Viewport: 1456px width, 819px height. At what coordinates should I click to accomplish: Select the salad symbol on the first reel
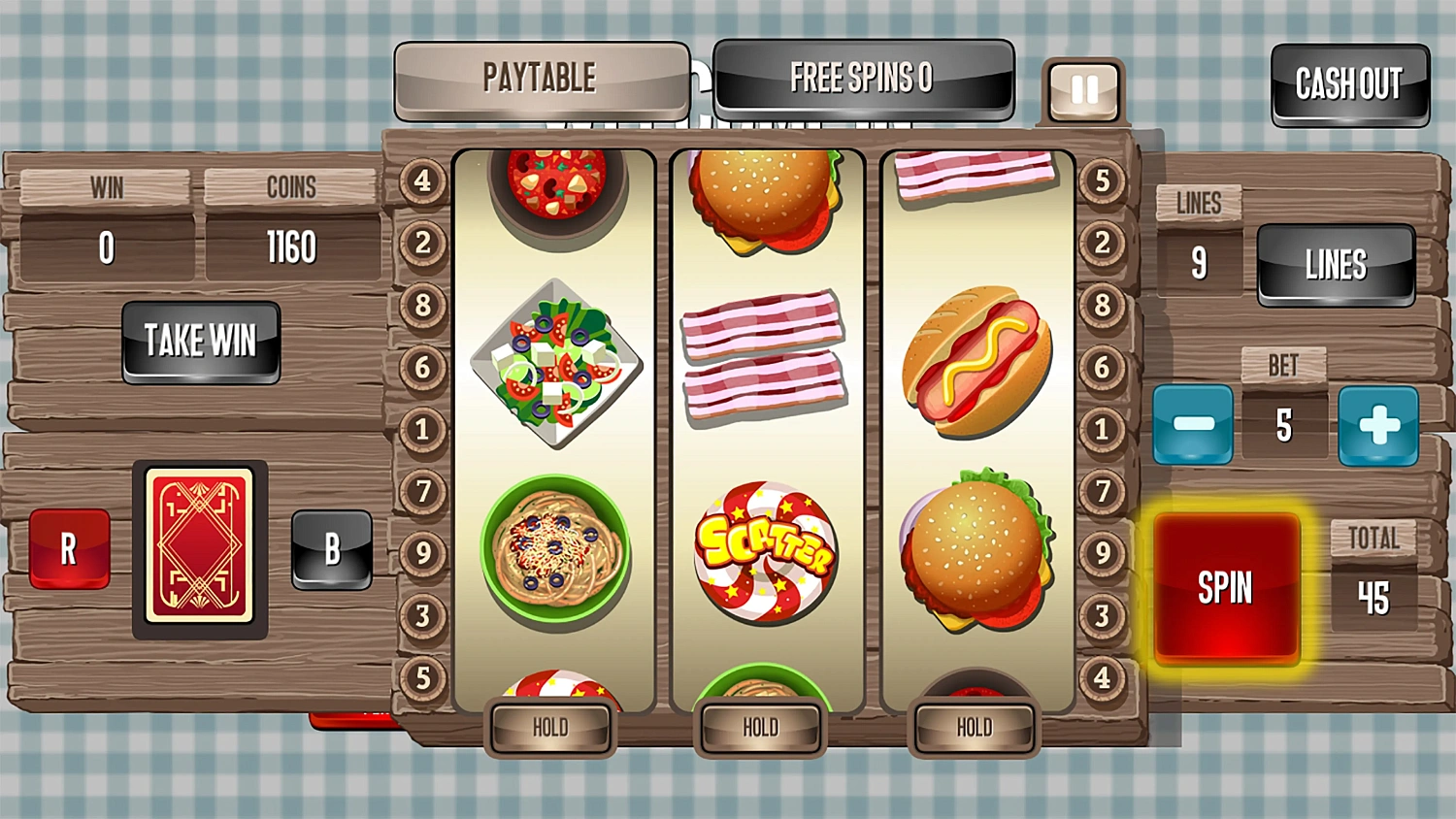coord(556,364)
